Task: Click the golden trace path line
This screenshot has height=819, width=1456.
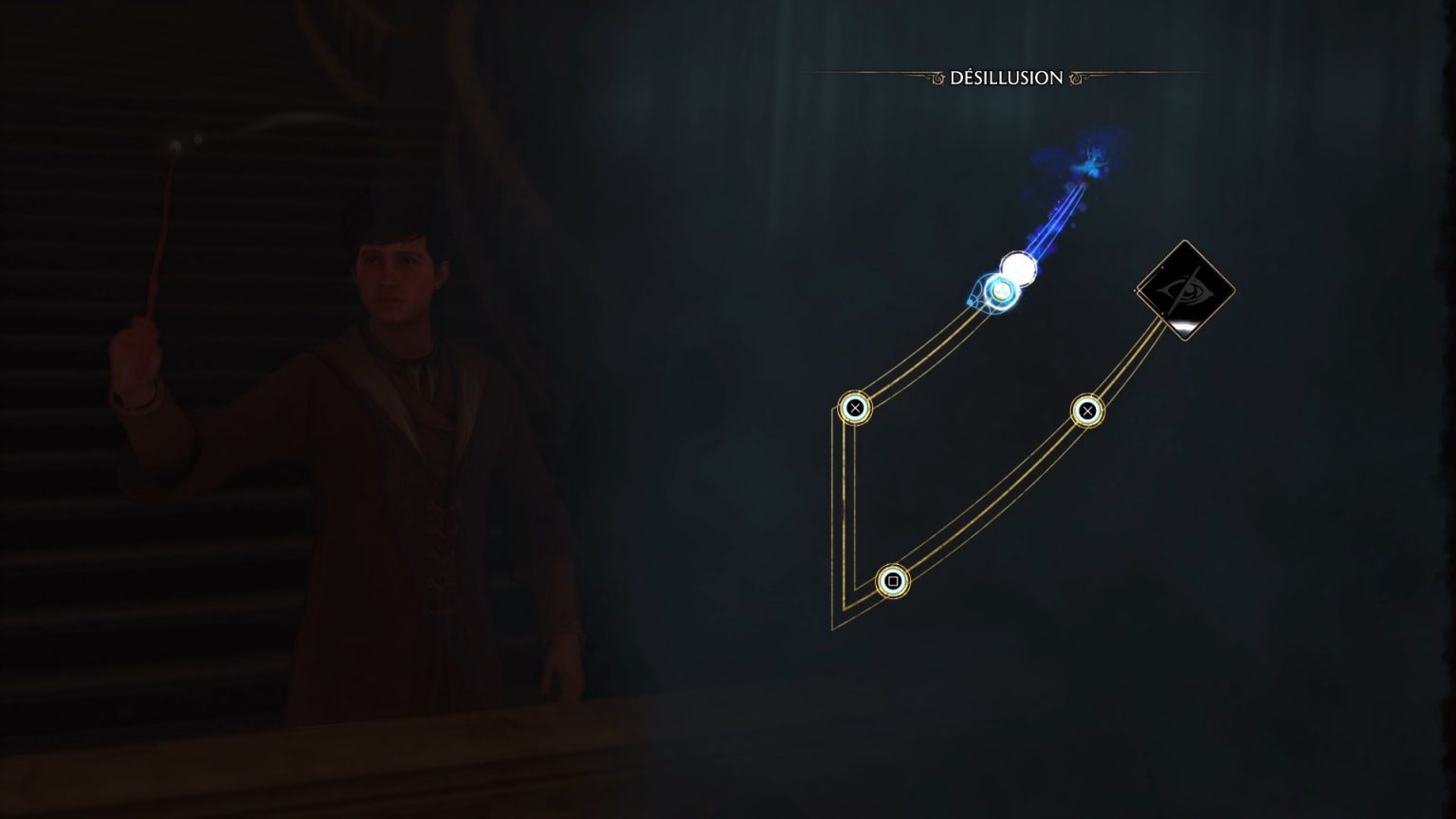Action: [x=848, y=493]
